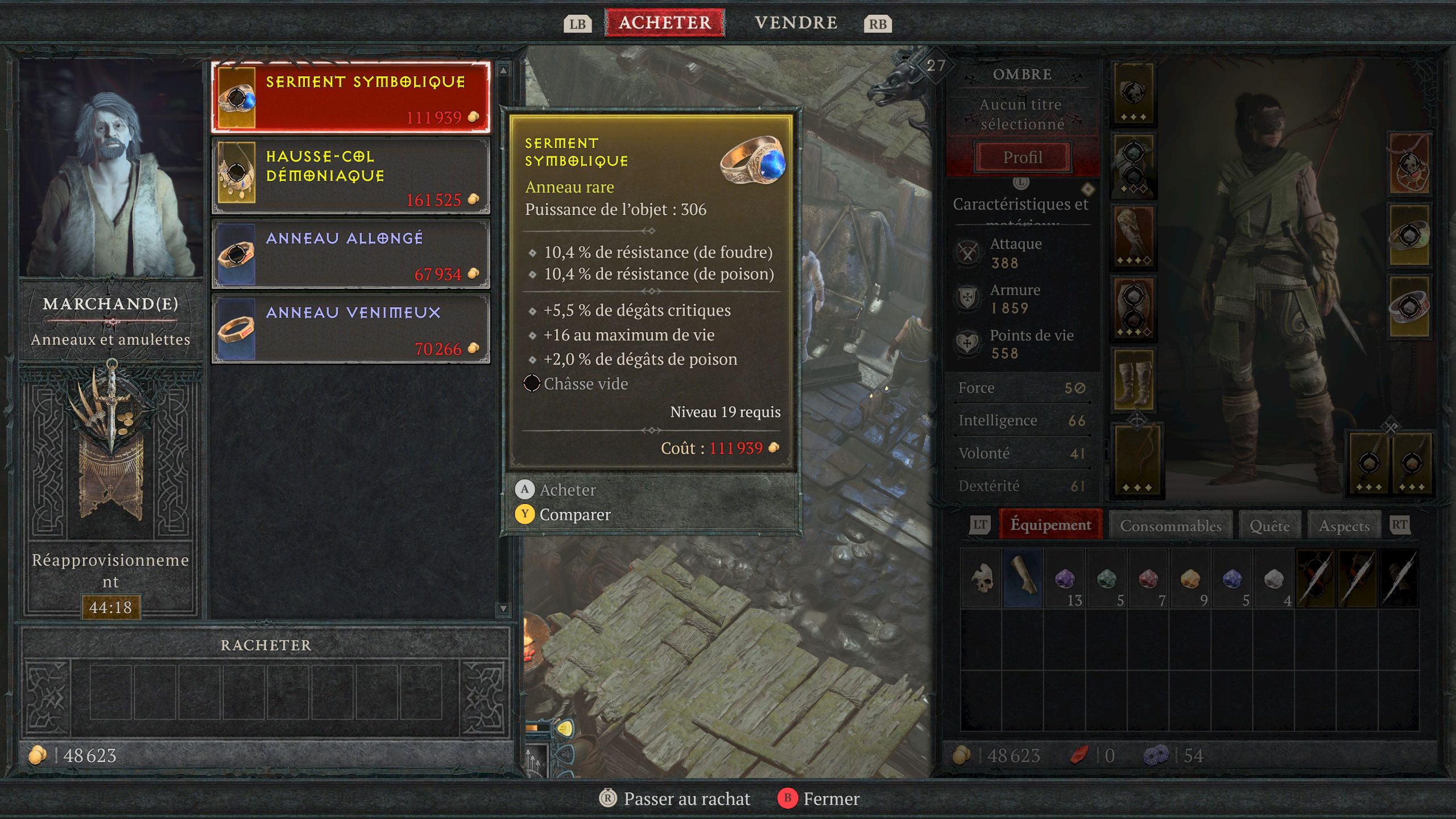Screen dimensions: 1456x819
Task: Select the Acheter tab
Action: [664, 23]
